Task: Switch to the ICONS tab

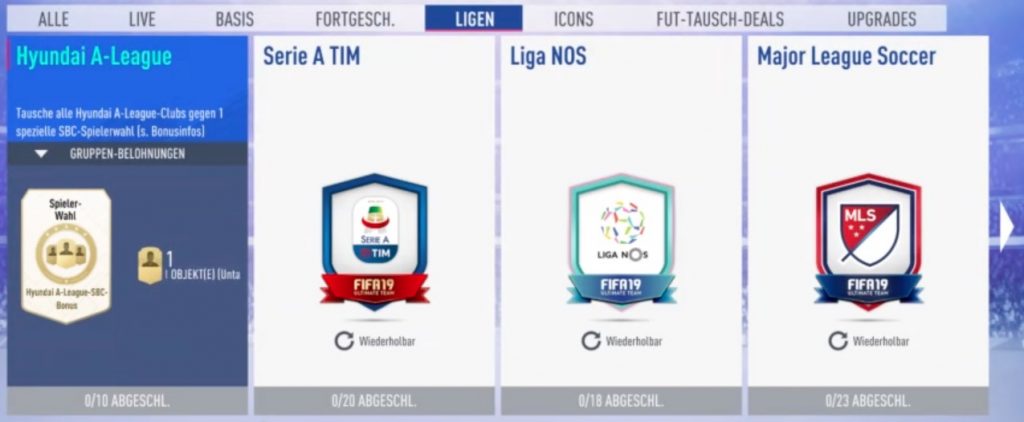Action: coord(573,19)
